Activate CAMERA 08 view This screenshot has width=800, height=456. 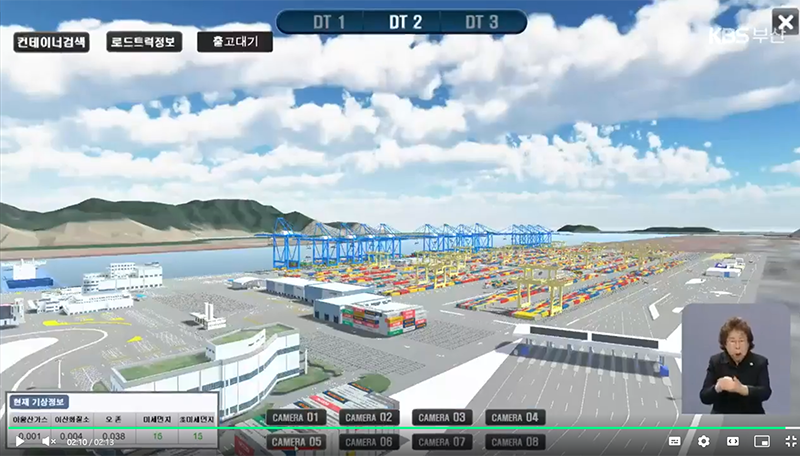[x=515, y=441]
